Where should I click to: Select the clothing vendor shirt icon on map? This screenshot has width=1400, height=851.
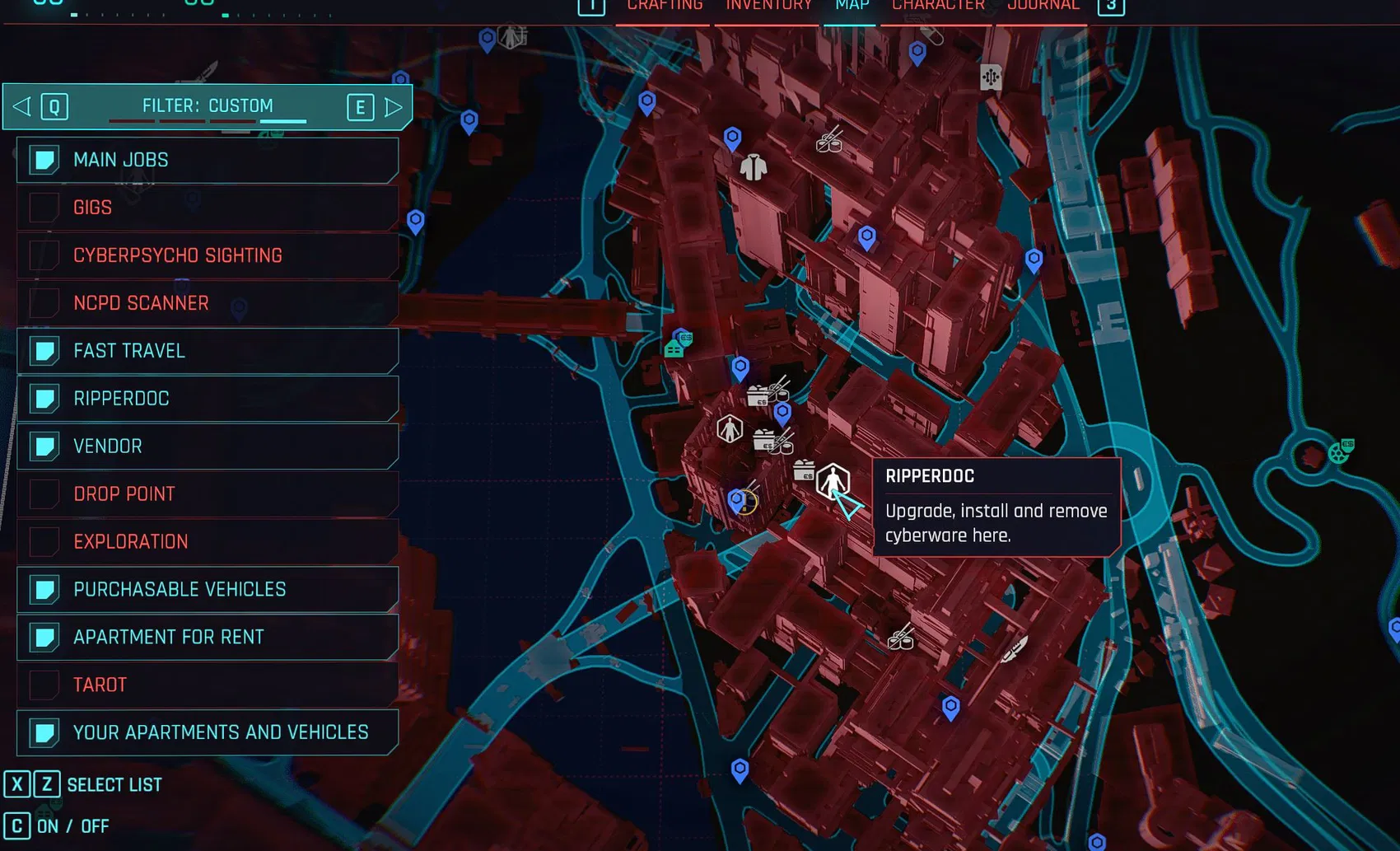click(754, 166)
